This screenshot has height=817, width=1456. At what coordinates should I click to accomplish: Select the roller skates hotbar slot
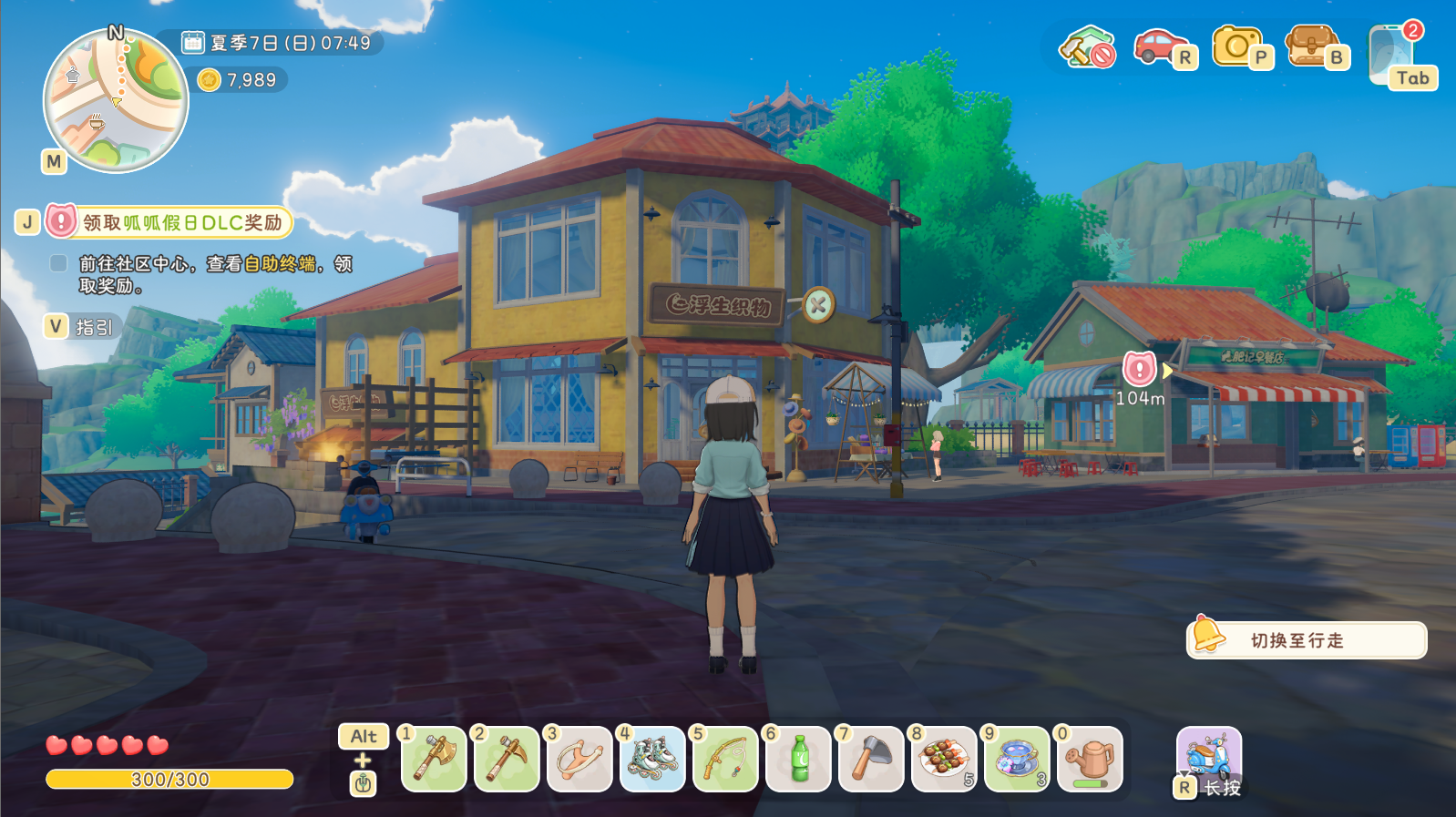[x=652, y=759]
